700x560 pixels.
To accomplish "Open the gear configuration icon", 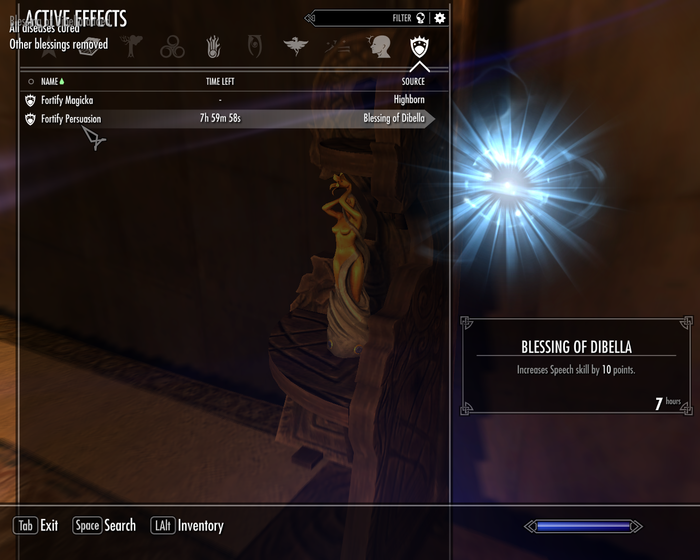I will 440,18.
